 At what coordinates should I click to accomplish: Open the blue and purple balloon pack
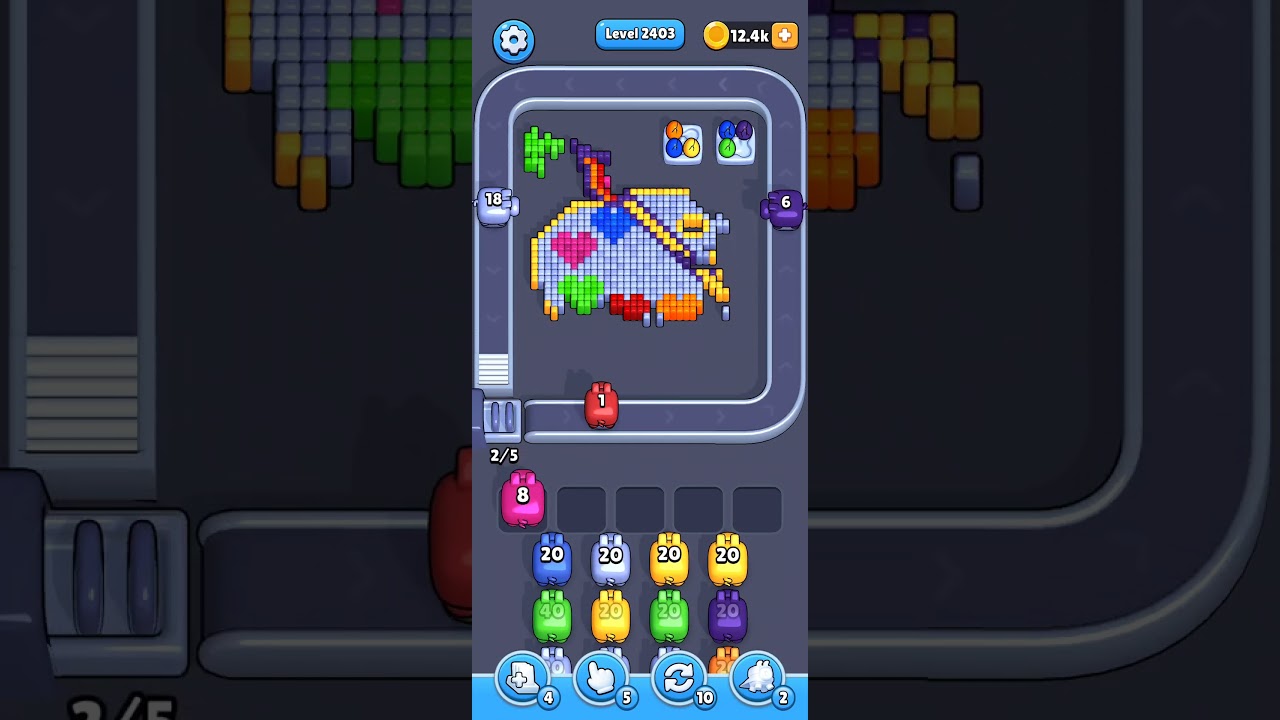[x=734, y=140]
